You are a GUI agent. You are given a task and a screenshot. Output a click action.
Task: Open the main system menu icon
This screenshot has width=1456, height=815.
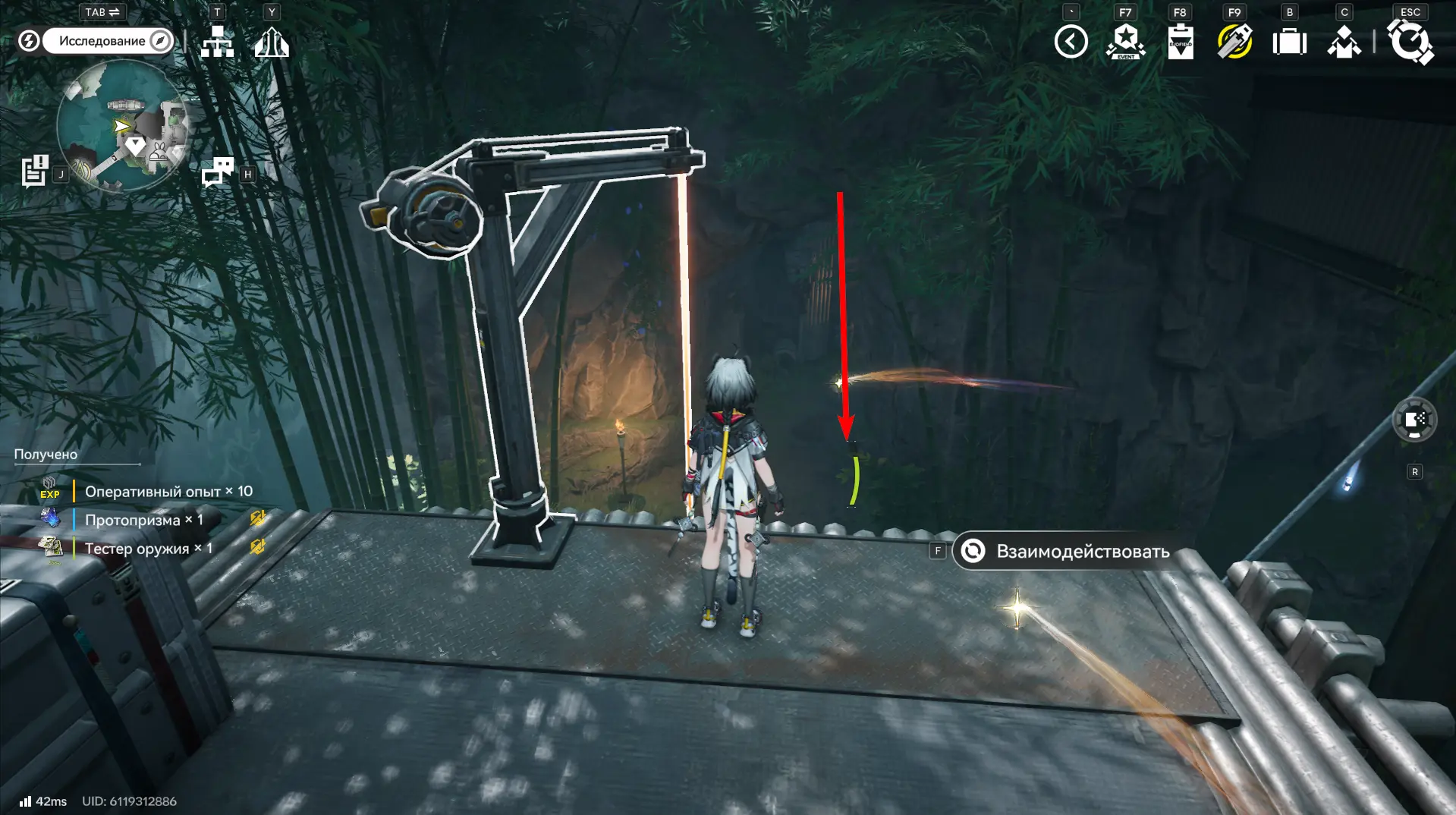(1410, 42)
